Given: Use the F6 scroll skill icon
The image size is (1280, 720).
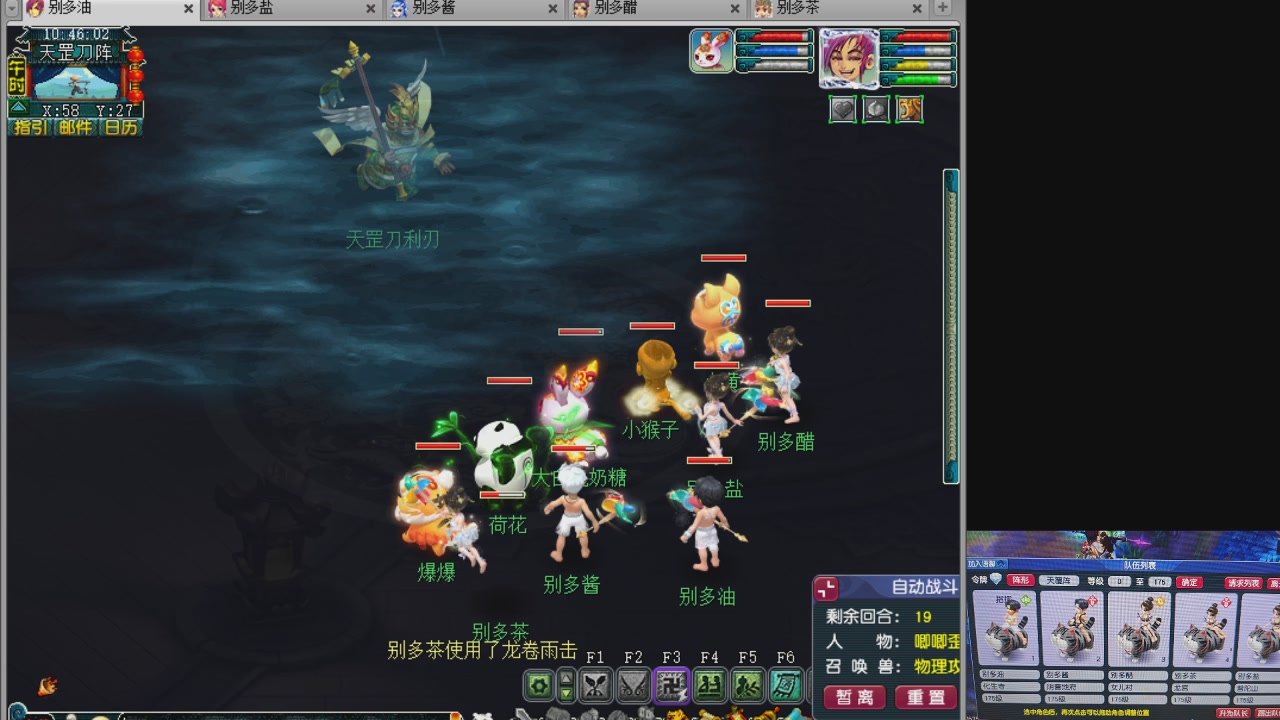Looking at the screenshot, I should pyautogui.click(x=785, y=686).
